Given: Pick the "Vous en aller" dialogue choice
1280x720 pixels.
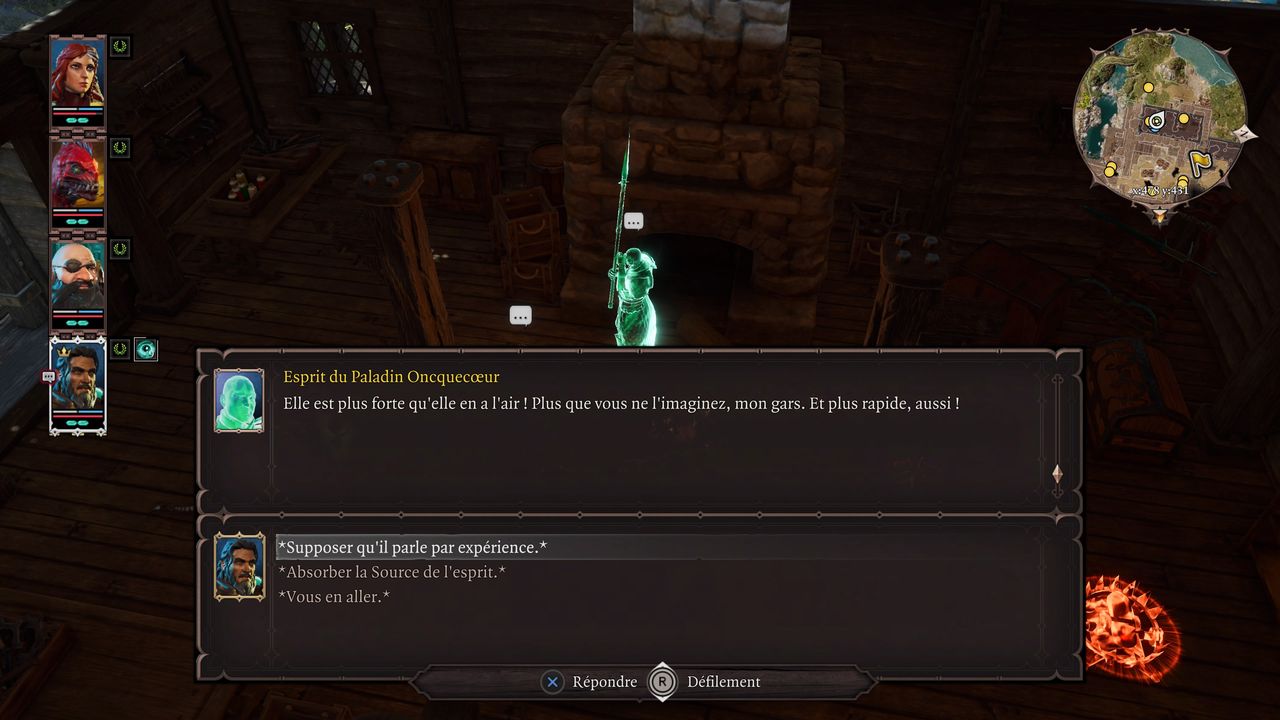Looking at the screenshot, I should pos(334,597).
